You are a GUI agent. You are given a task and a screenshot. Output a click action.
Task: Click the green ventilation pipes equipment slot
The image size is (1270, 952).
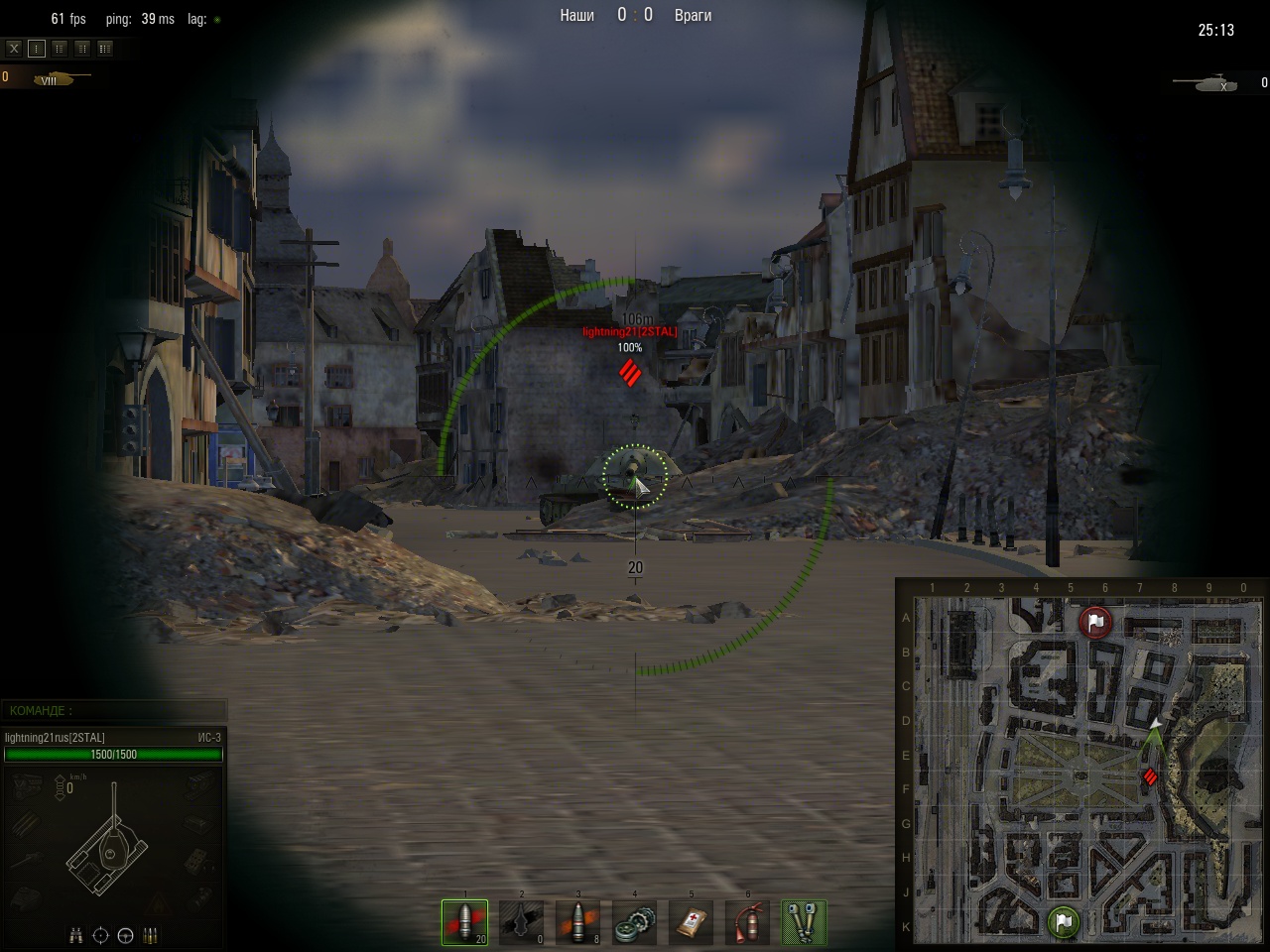pyautogui.click(x=805, y=923)
